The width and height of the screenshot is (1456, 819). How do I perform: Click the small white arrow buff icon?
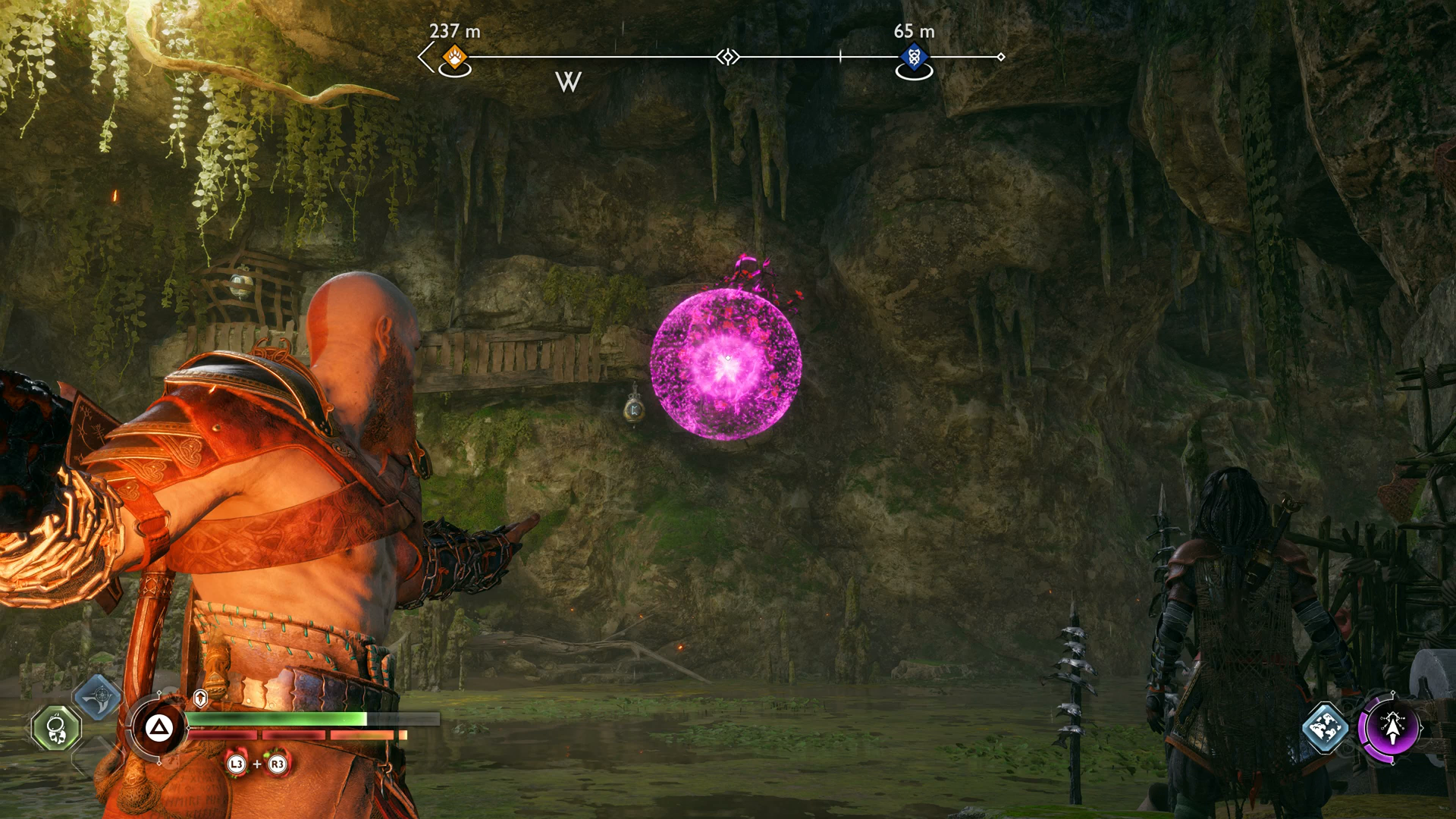200,698
